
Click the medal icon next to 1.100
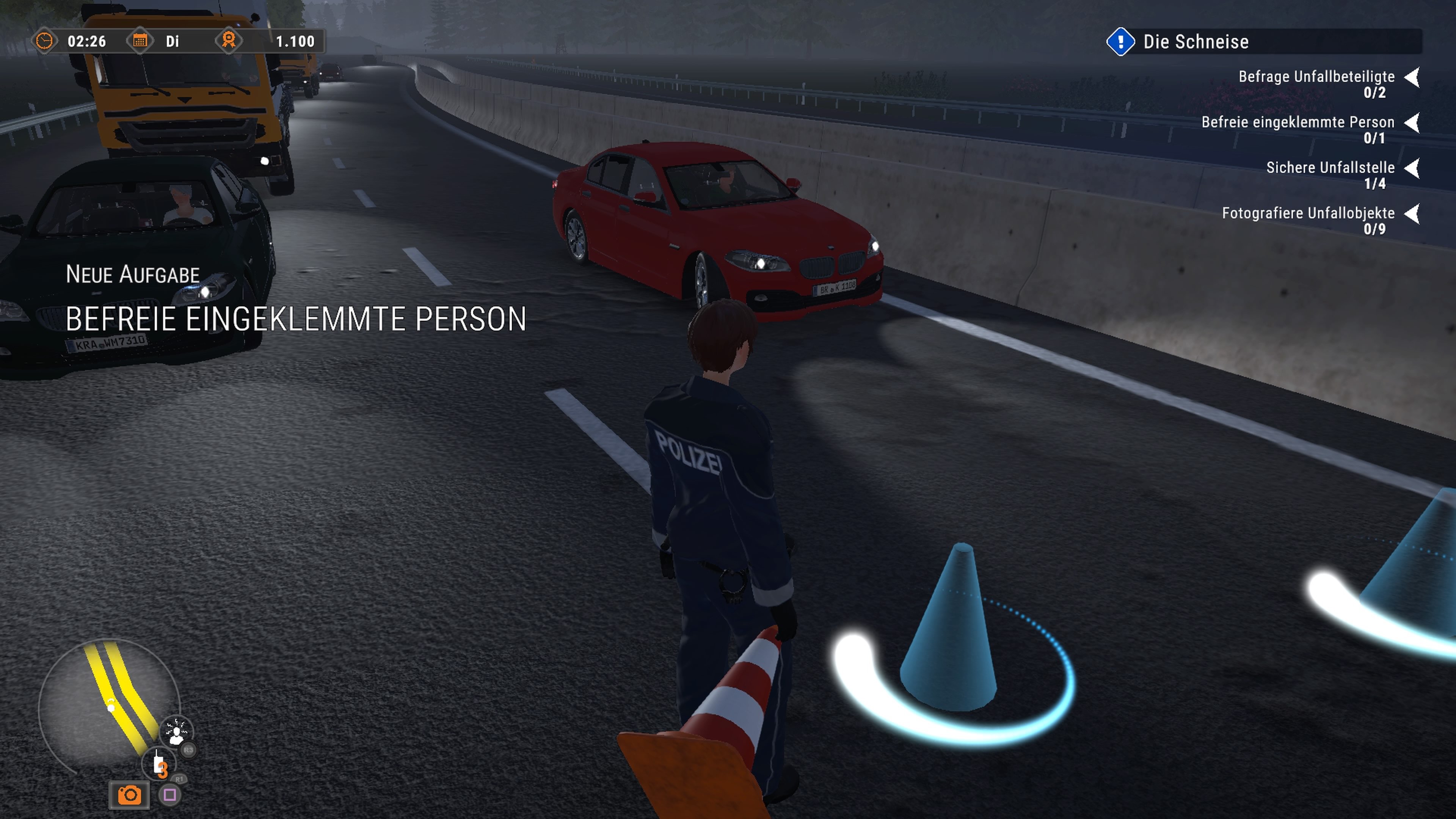[x=231, y=41]
